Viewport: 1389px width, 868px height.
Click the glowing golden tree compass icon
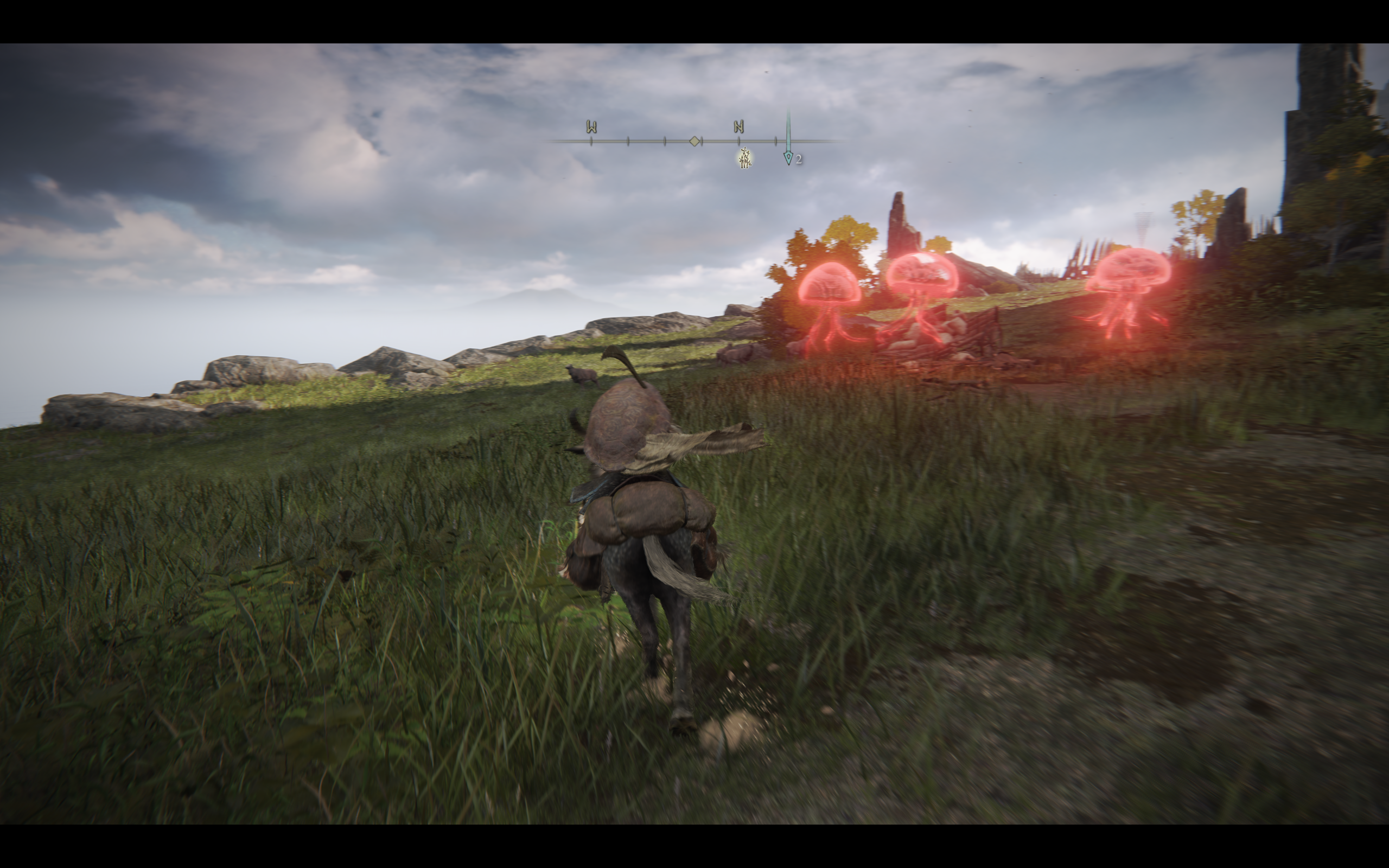coord(744,158)
